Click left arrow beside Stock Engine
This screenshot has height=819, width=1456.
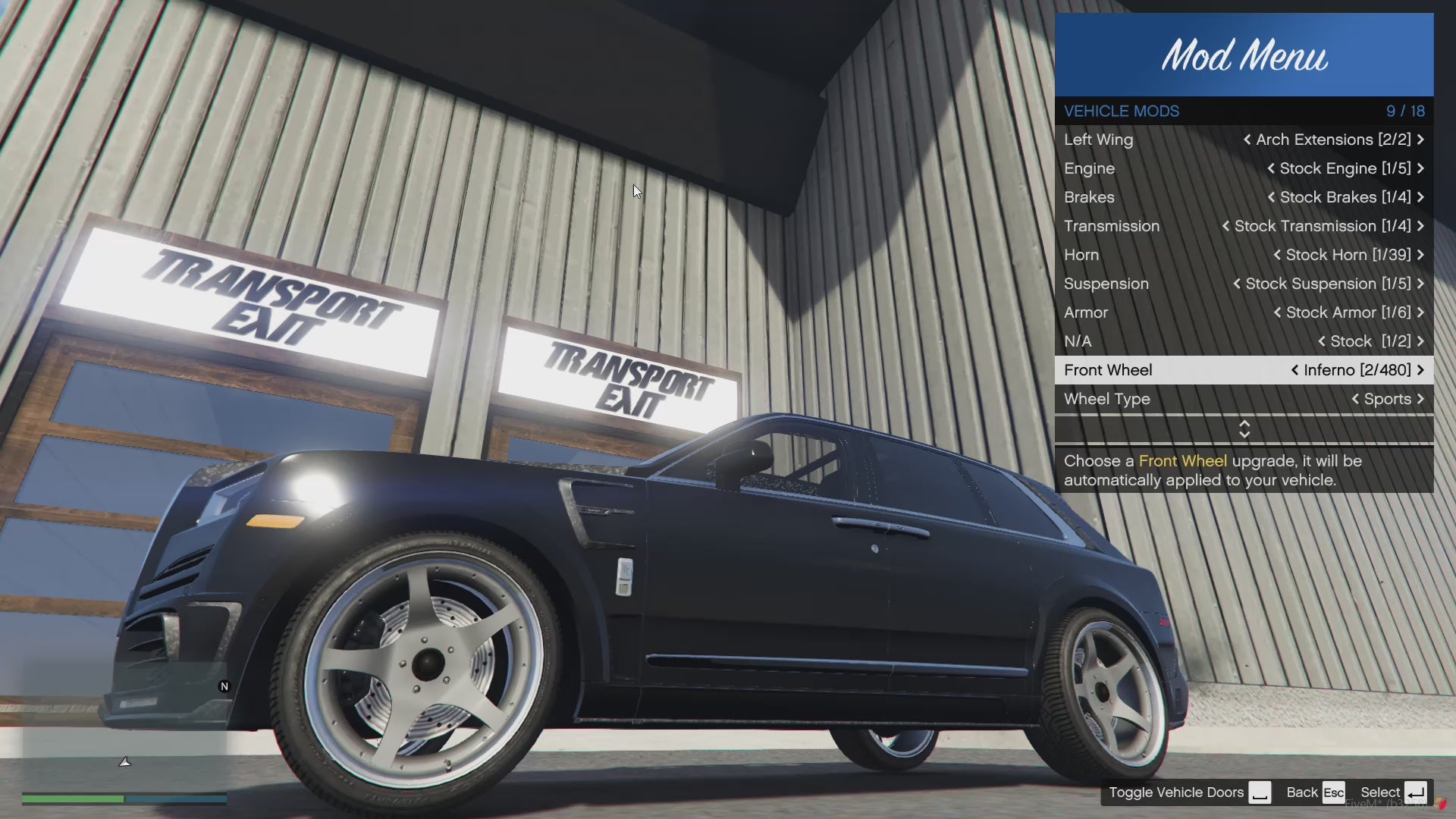(1271, 168)
